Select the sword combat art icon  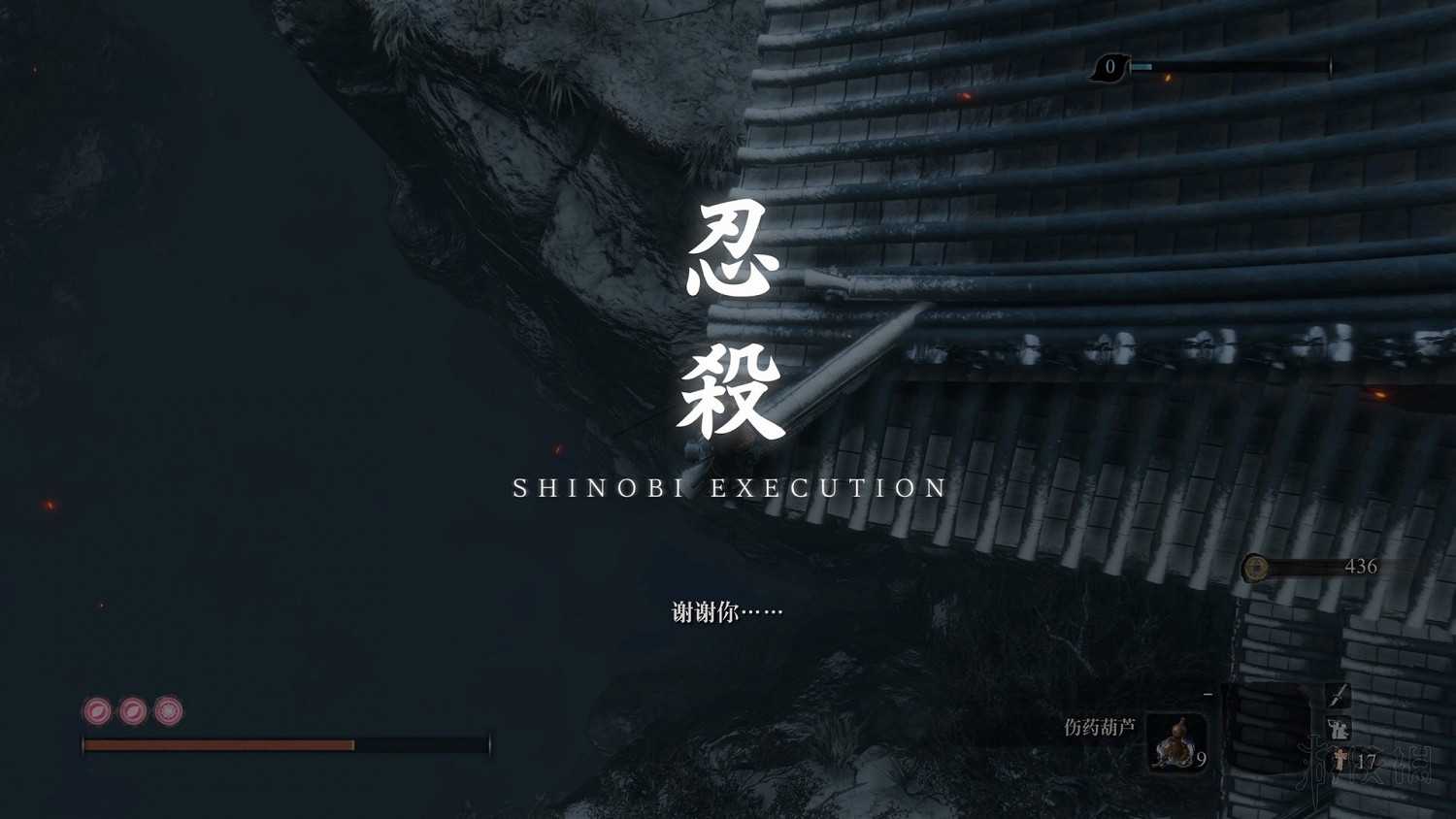(x=1339, y=695)
